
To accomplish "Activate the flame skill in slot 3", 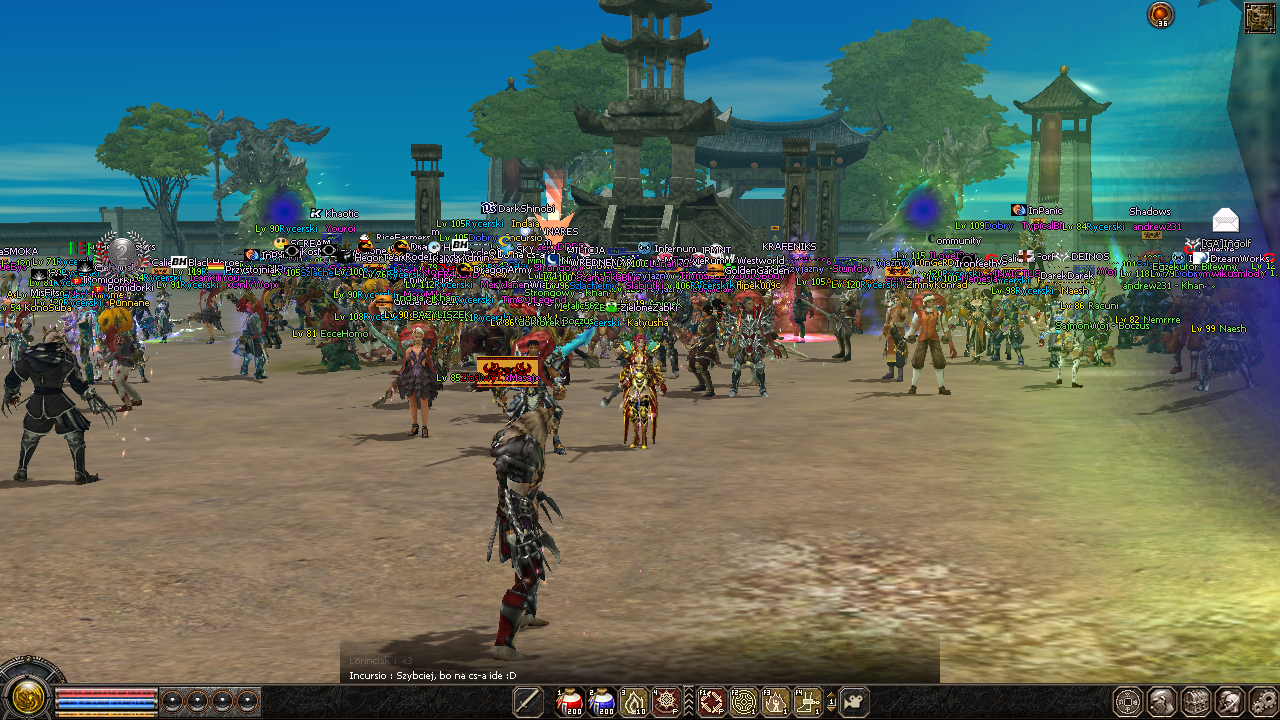I will [635, 702].
